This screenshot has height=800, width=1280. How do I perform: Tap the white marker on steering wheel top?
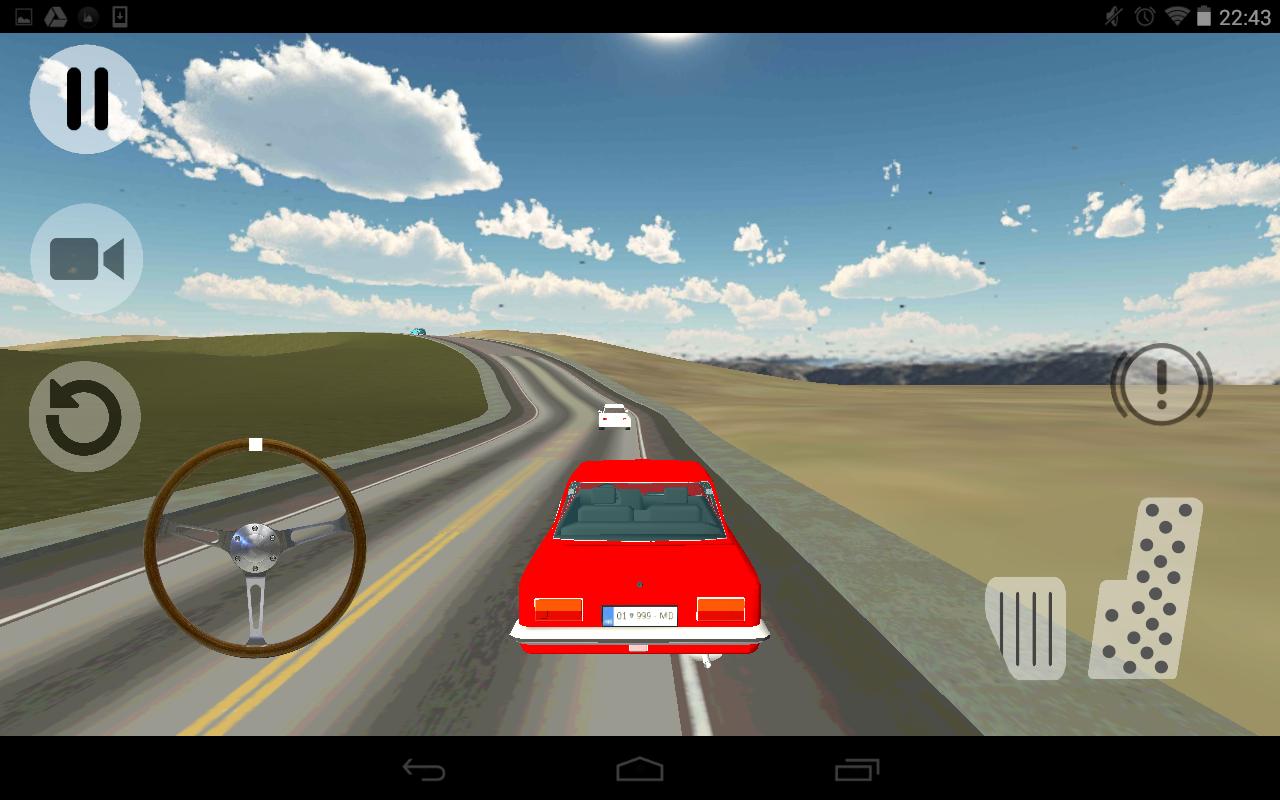pyautogui.click(x=255, y=443)
